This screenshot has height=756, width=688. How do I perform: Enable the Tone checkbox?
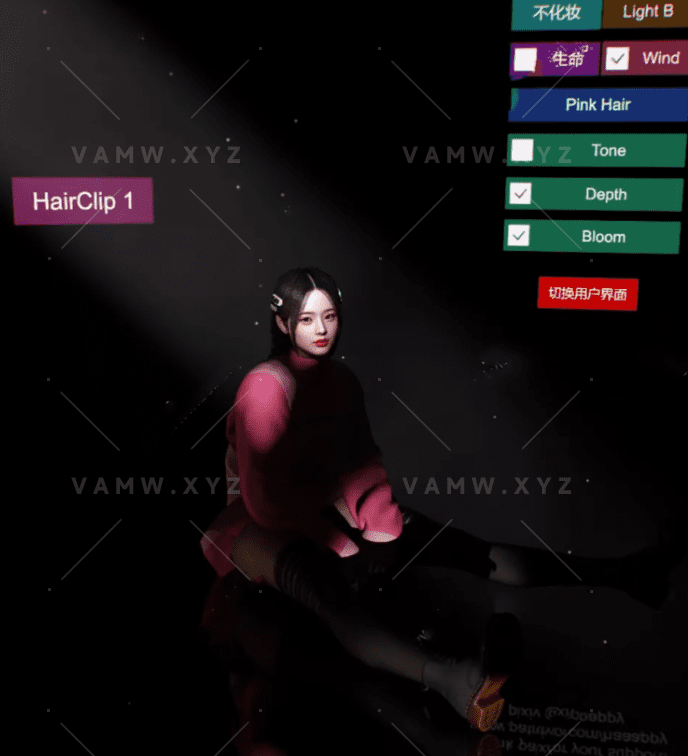click(x=522, y=150)
